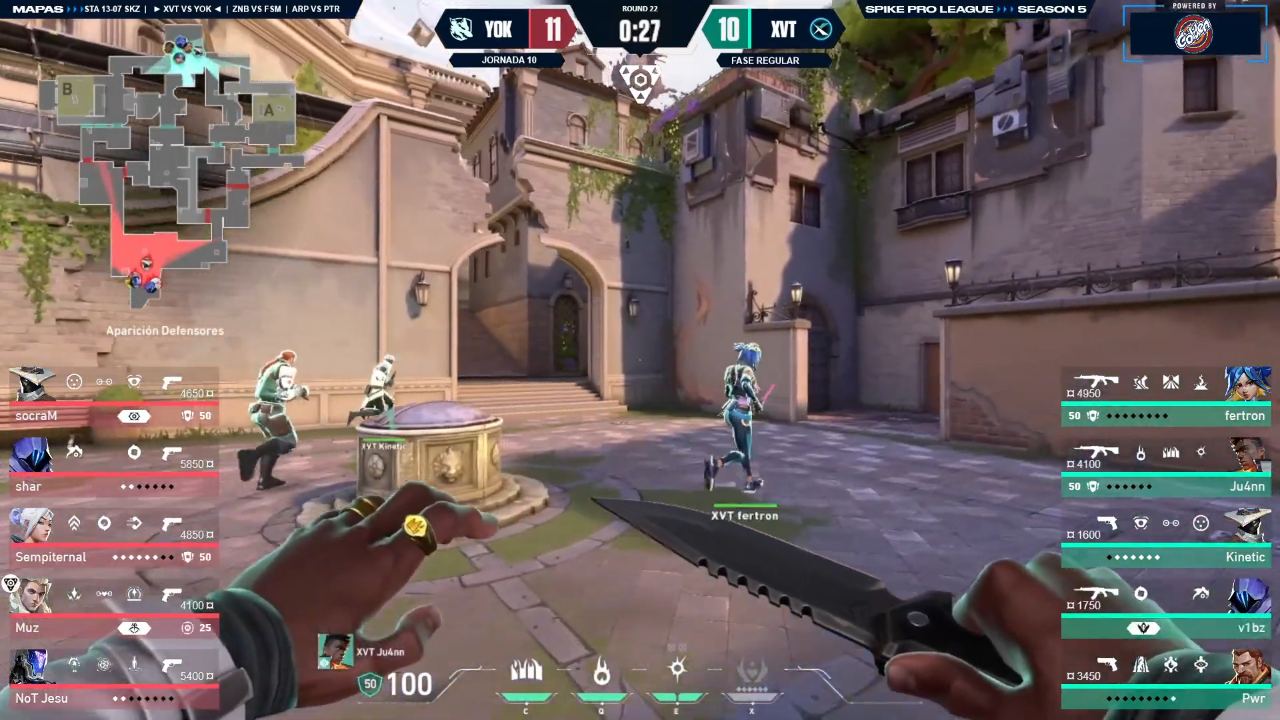
Task: Pick v1bz's player row
Action: (1166, 610)
